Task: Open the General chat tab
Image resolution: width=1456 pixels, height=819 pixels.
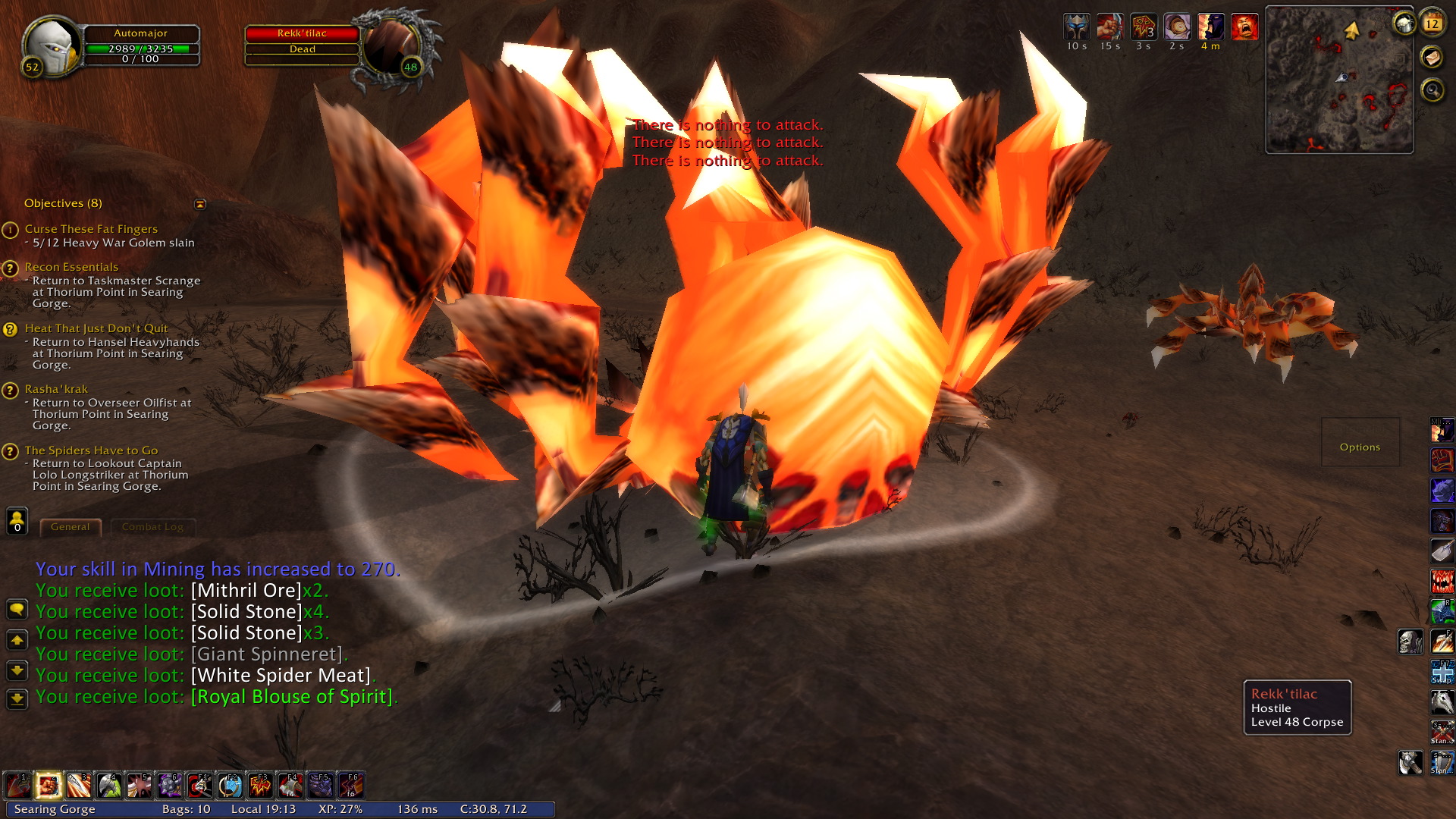Action: (70, 527)
